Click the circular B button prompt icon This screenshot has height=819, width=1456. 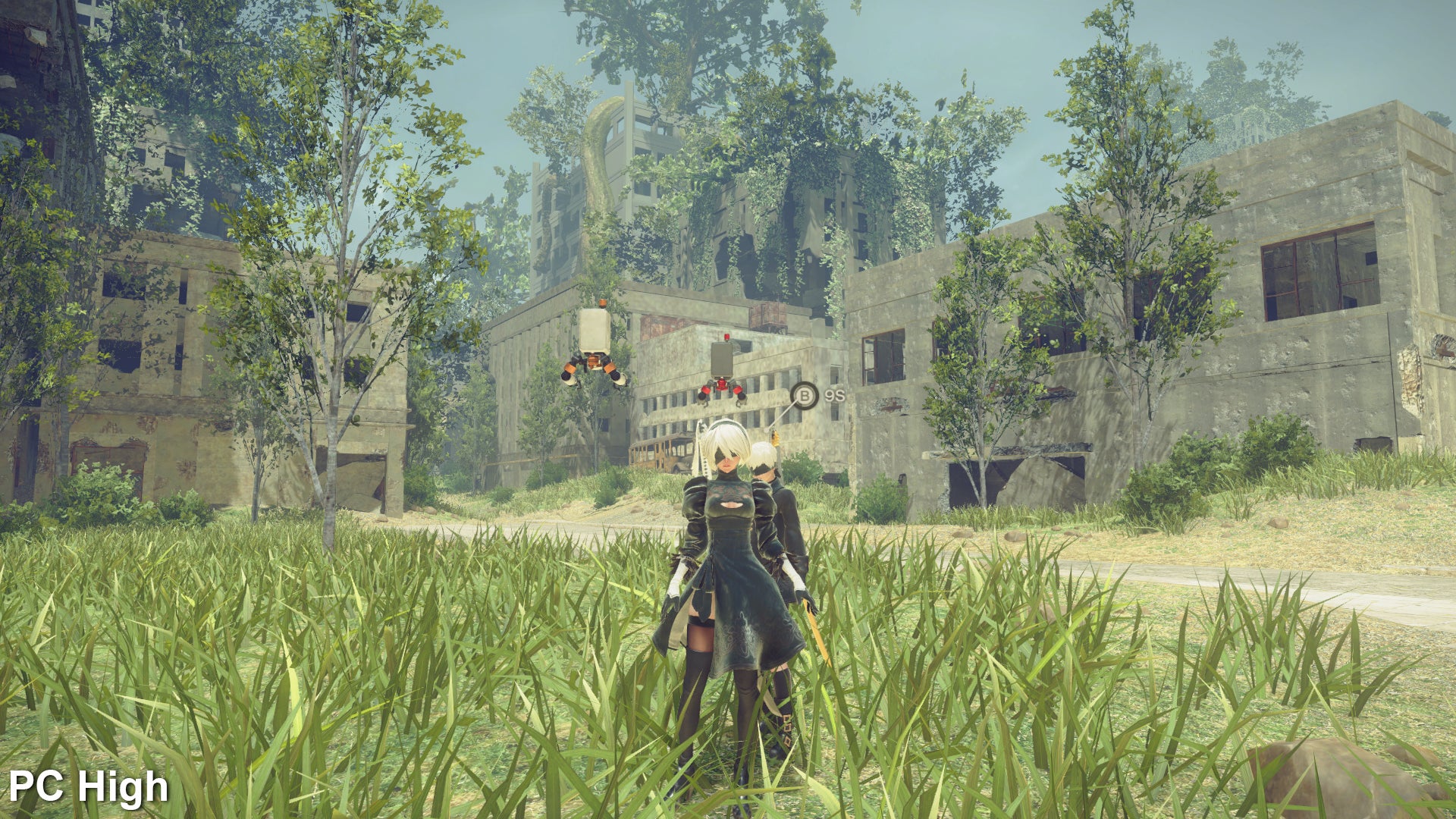click(805, 395)
